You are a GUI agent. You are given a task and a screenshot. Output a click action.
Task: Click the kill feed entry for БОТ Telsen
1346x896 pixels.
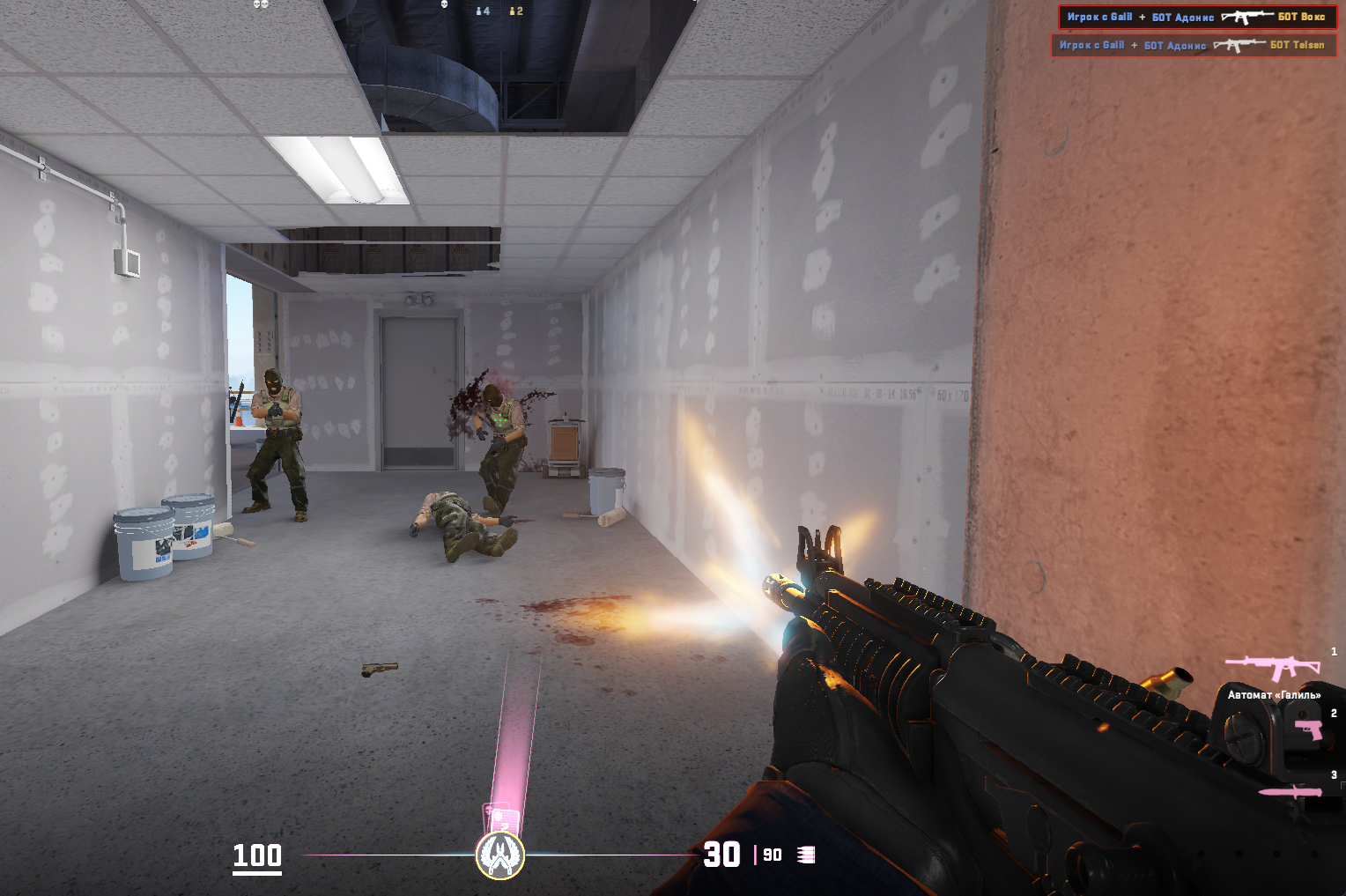[x=1194, y=45]
